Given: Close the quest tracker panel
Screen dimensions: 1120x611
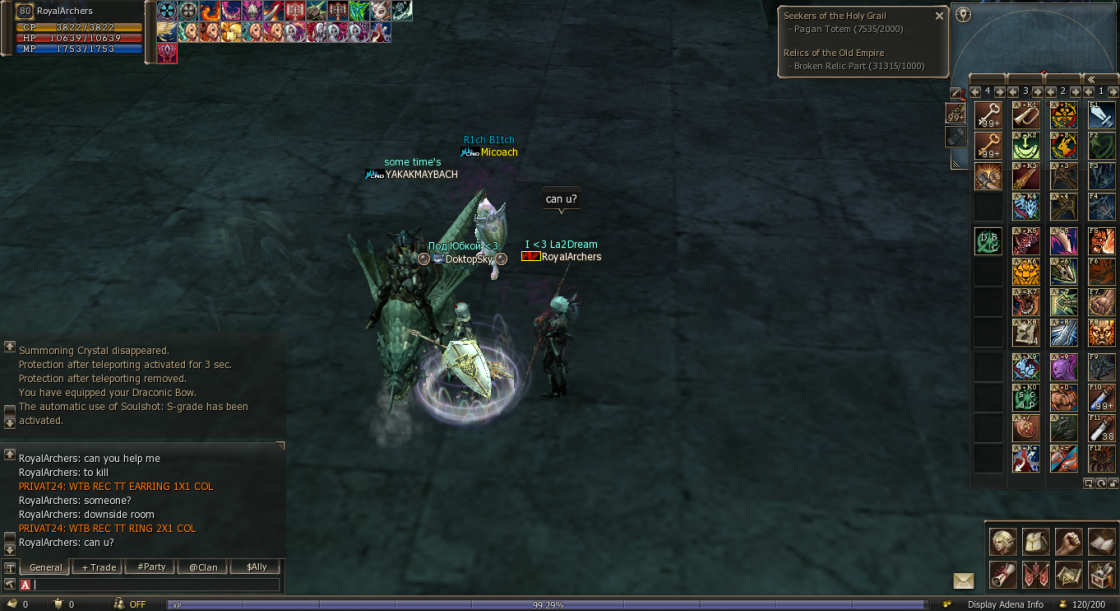Looking at the screenshot, I should click(x=939, y=16).
